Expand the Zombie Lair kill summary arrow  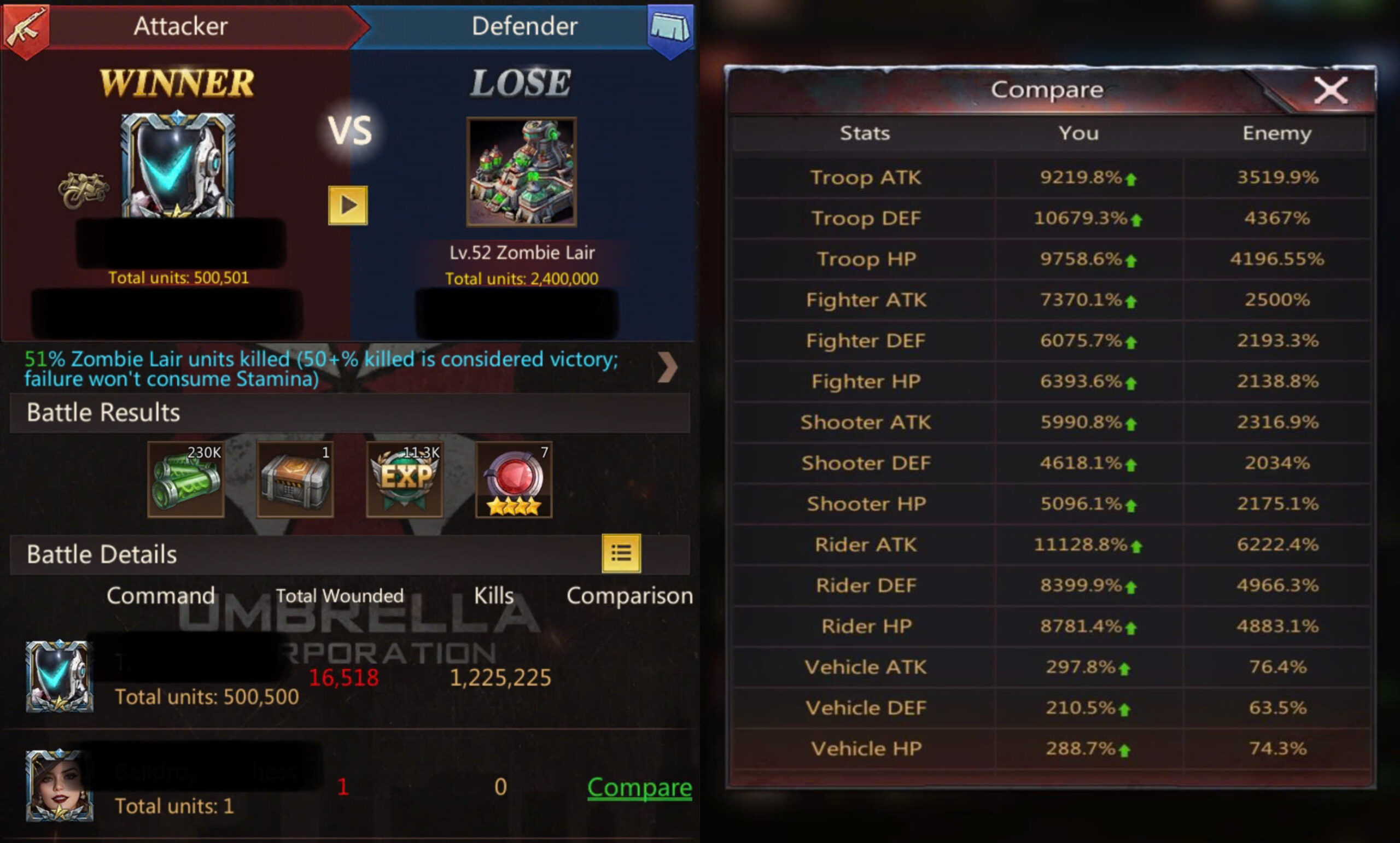click(668, 368)
